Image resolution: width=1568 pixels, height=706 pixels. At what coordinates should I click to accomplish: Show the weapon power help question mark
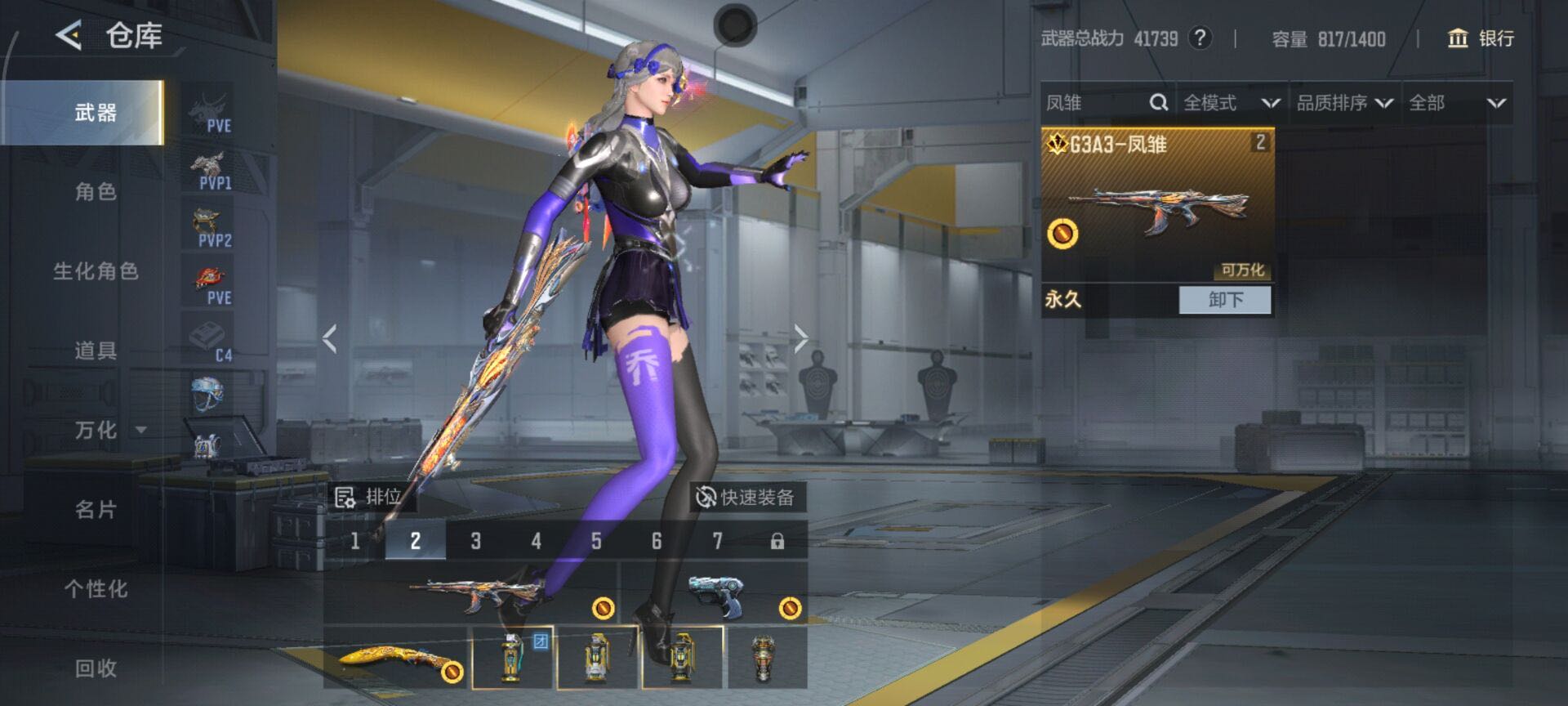coord(1199,38)
